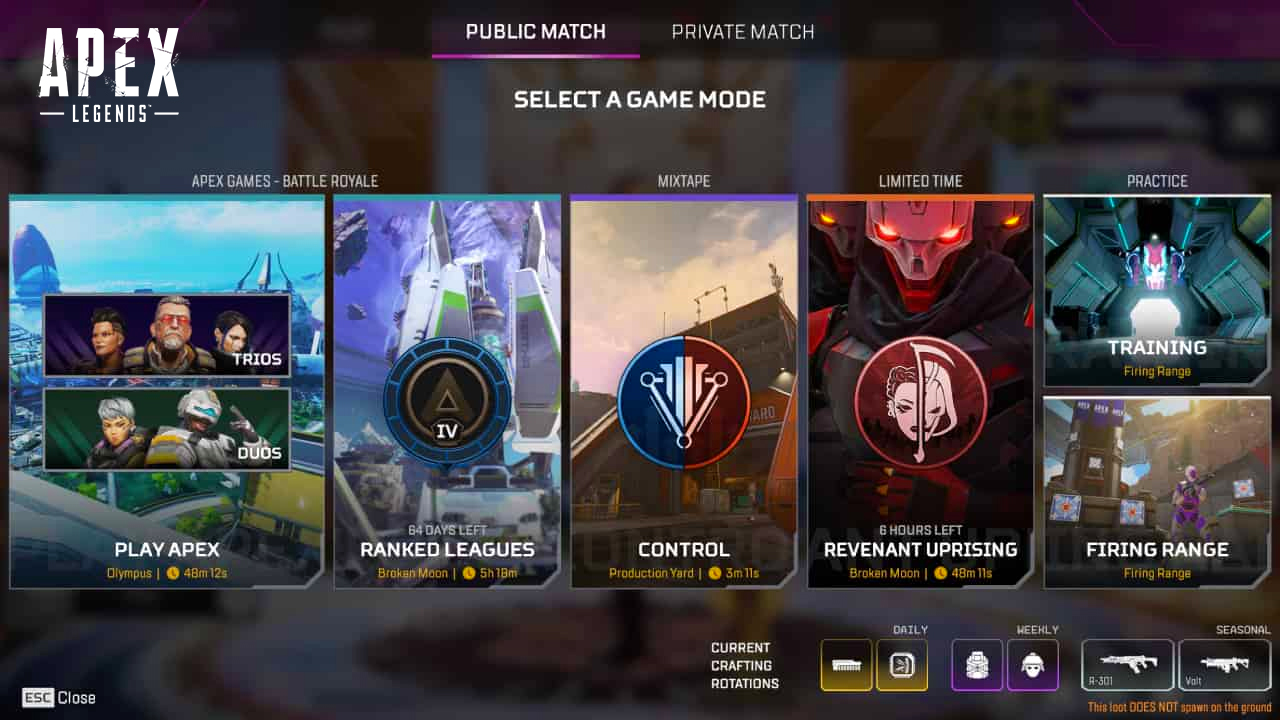
Task: Click the Ranked tier IV badge
Action: coord(446,400)
